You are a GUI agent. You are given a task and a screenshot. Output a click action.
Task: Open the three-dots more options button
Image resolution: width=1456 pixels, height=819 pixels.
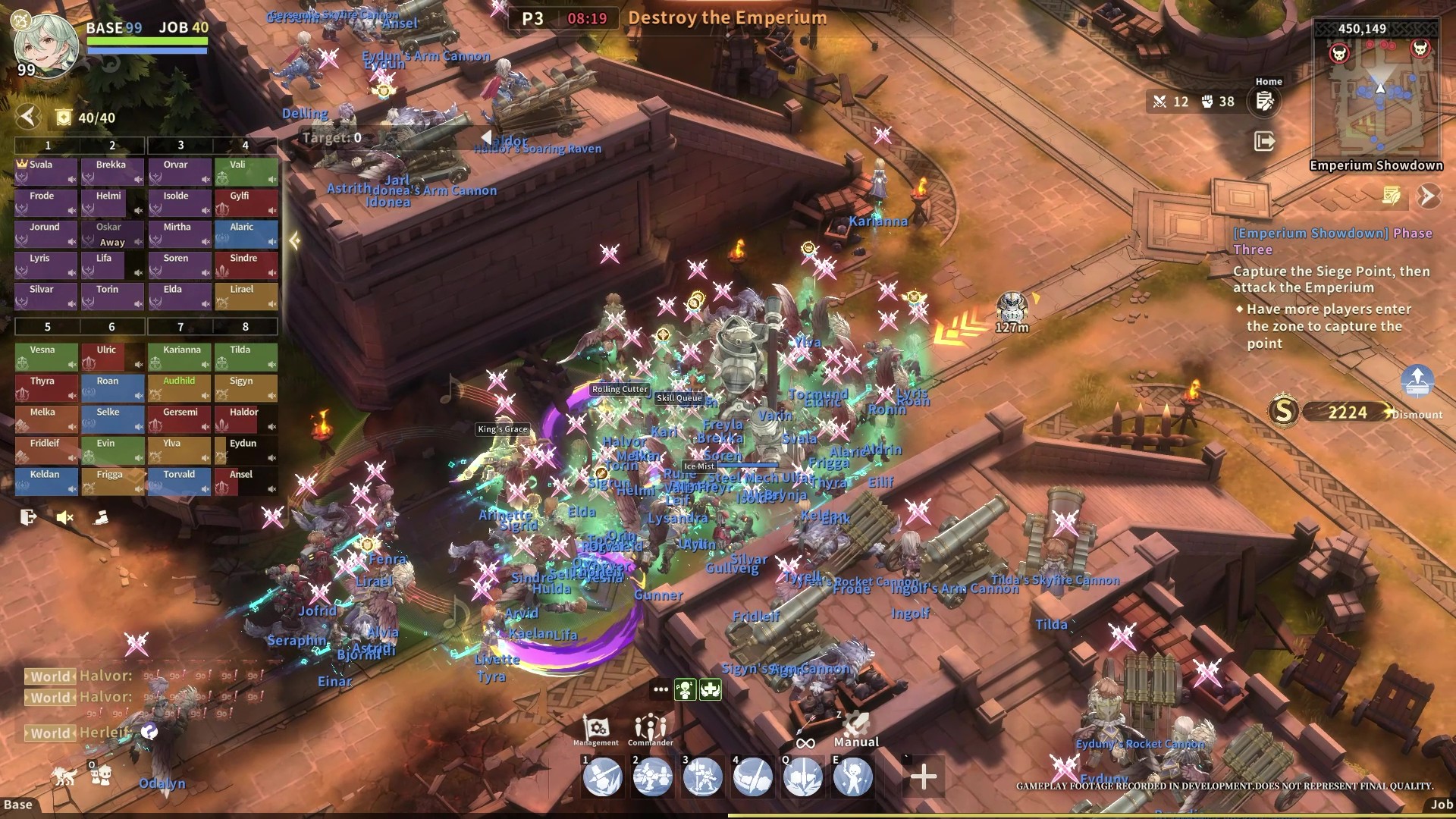point(661,689)
